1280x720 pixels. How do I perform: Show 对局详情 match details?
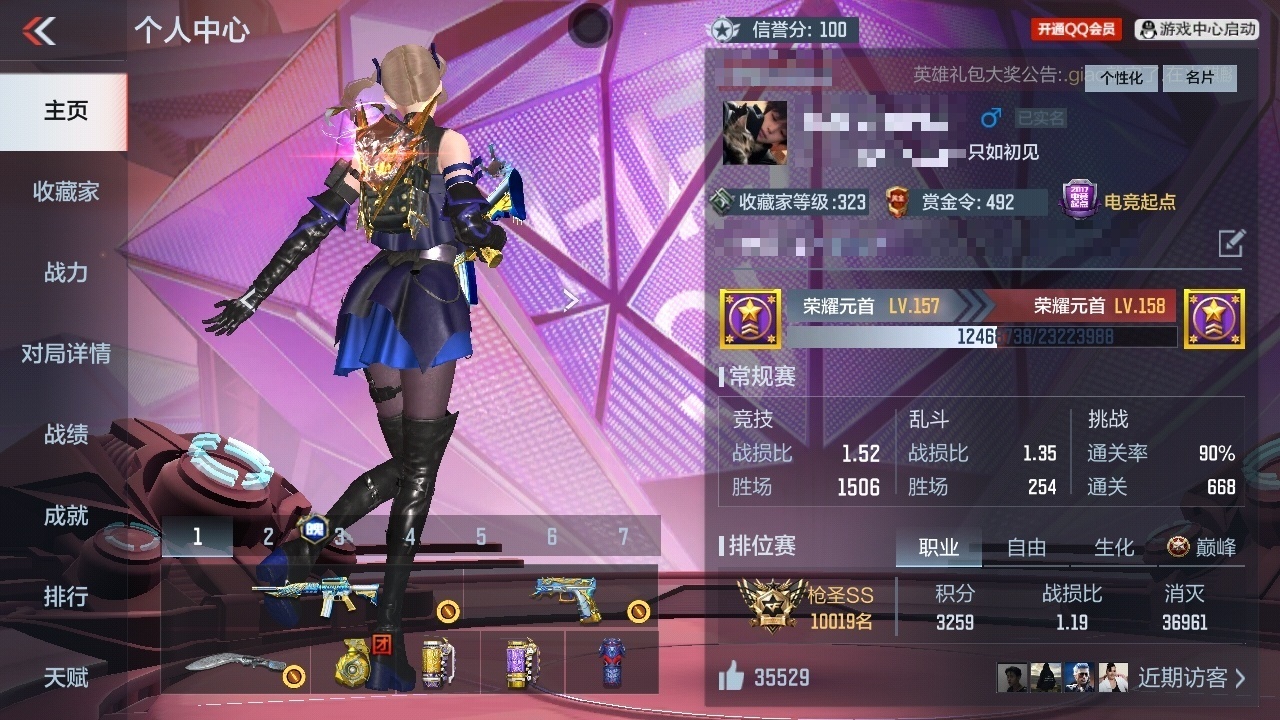65,354
